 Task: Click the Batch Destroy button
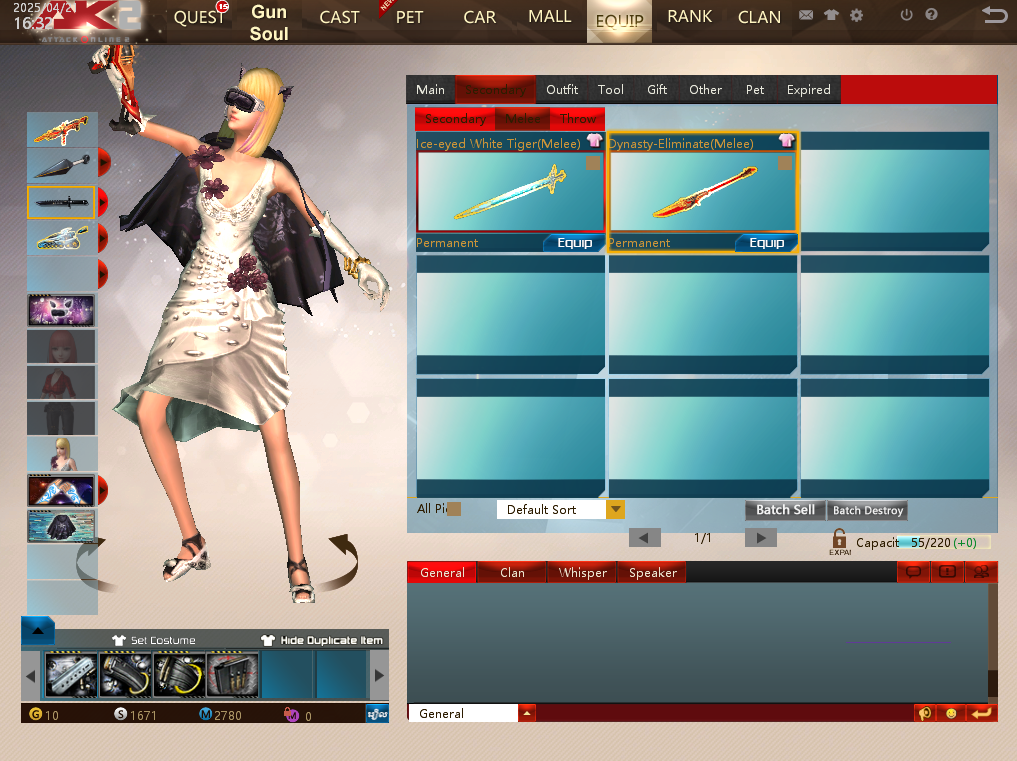[868, 510]
